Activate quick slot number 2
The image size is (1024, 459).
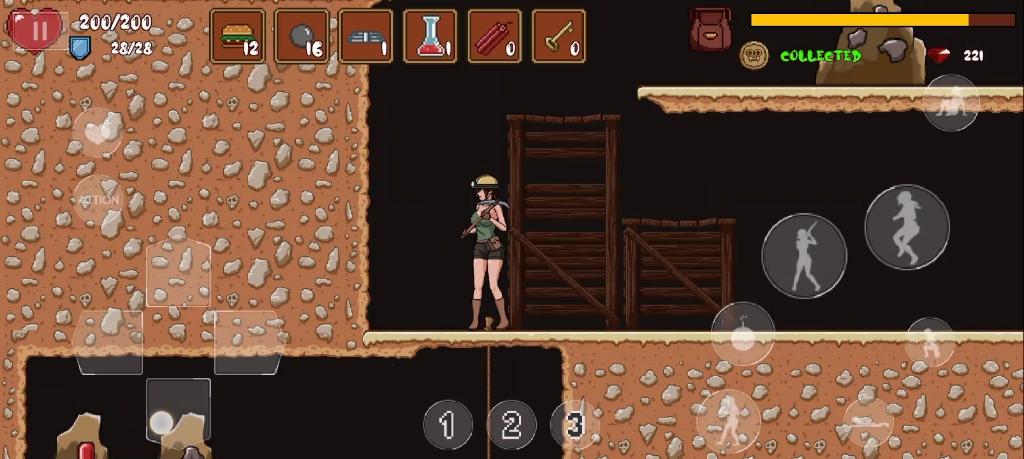(x=511, y=425)
